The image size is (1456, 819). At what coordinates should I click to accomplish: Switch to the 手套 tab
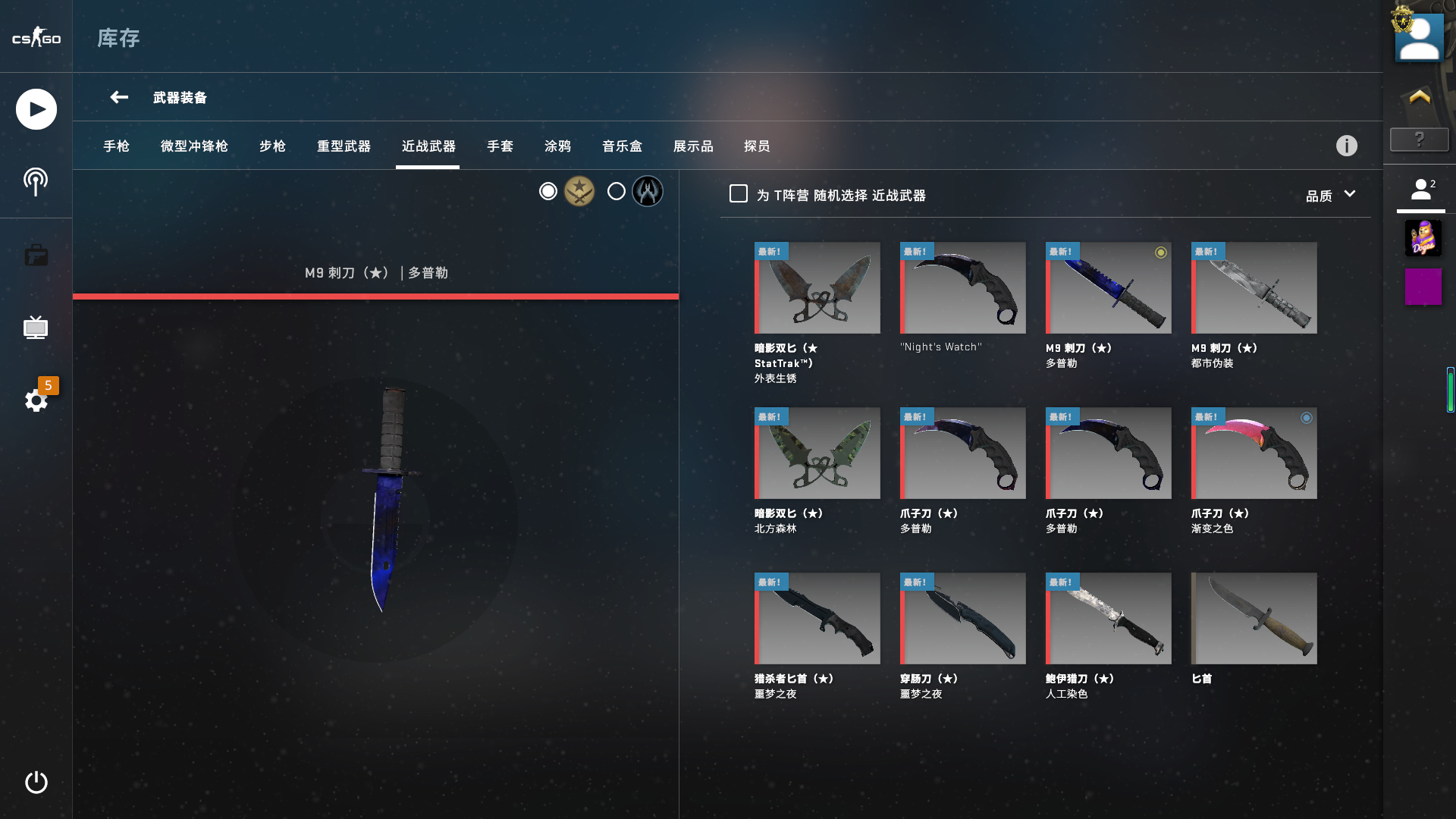pos(500,146)
